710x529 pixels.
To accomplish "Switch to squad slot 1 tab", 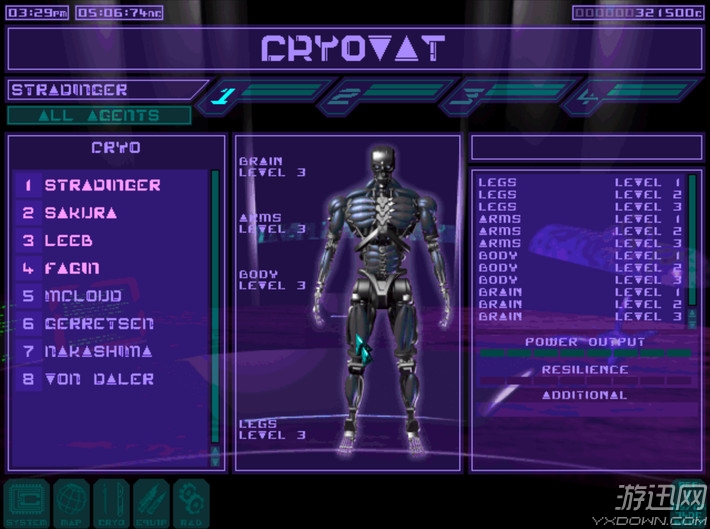I will coord(264,96).
